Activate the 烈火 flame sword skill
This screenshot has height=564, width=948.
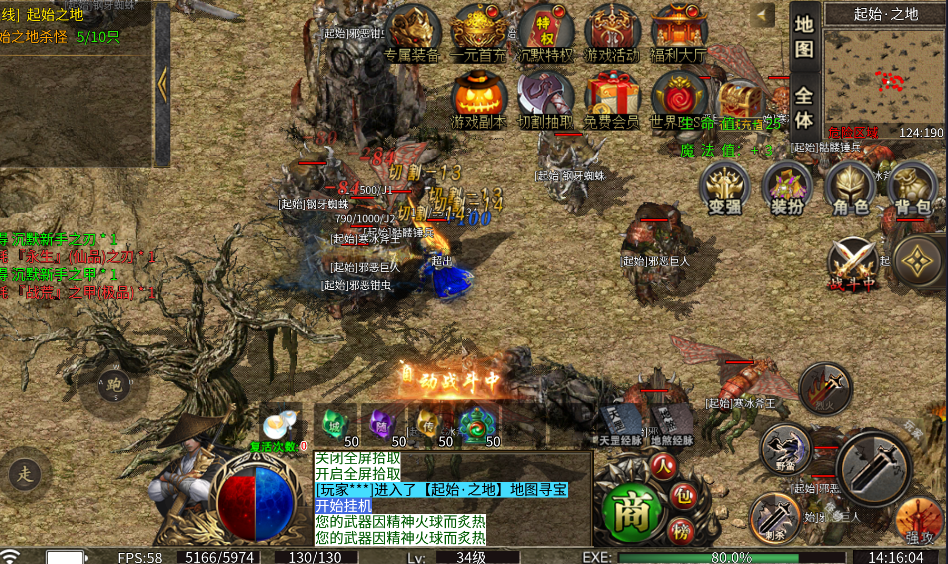click(825, 388)
